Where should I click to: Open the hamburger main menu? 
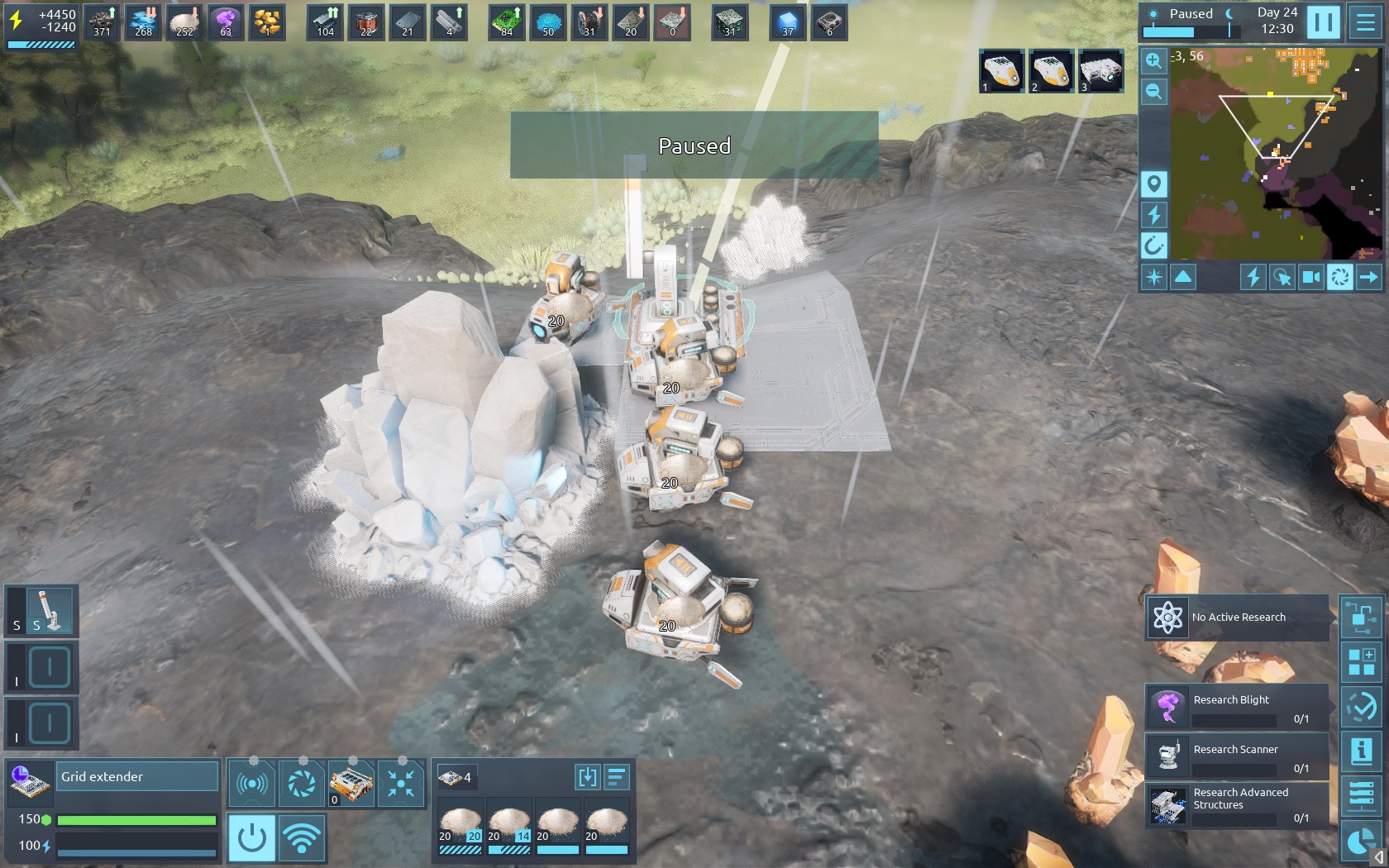[1365, 22]
